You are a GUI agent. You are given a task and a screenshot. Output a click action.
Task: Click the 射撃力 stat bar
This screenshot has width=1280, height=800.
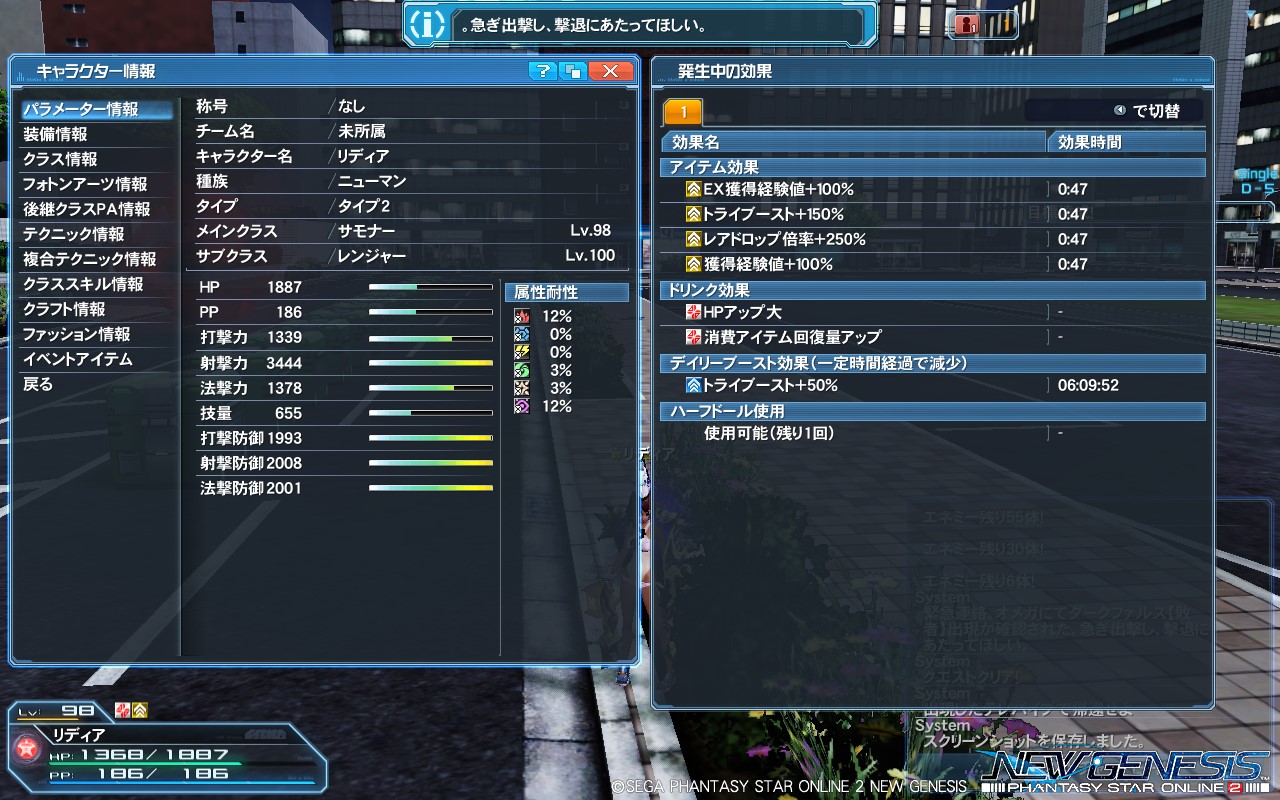[x=430, y=361]
